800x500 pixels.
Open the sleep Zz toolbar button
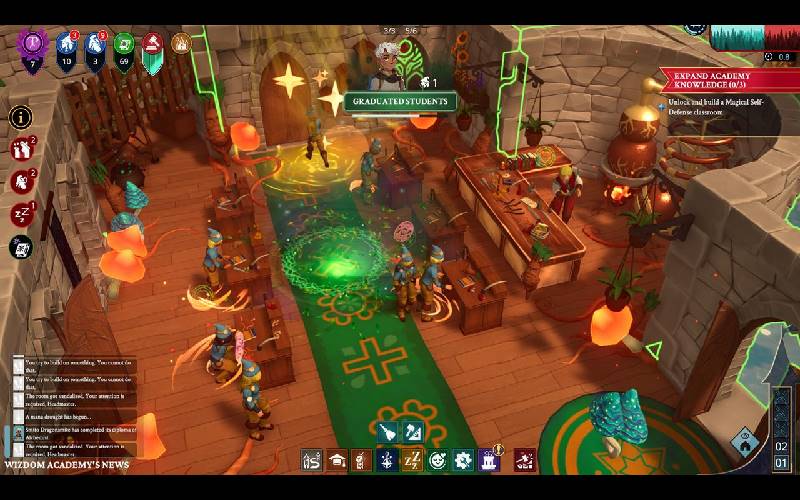tap(412, 461)
